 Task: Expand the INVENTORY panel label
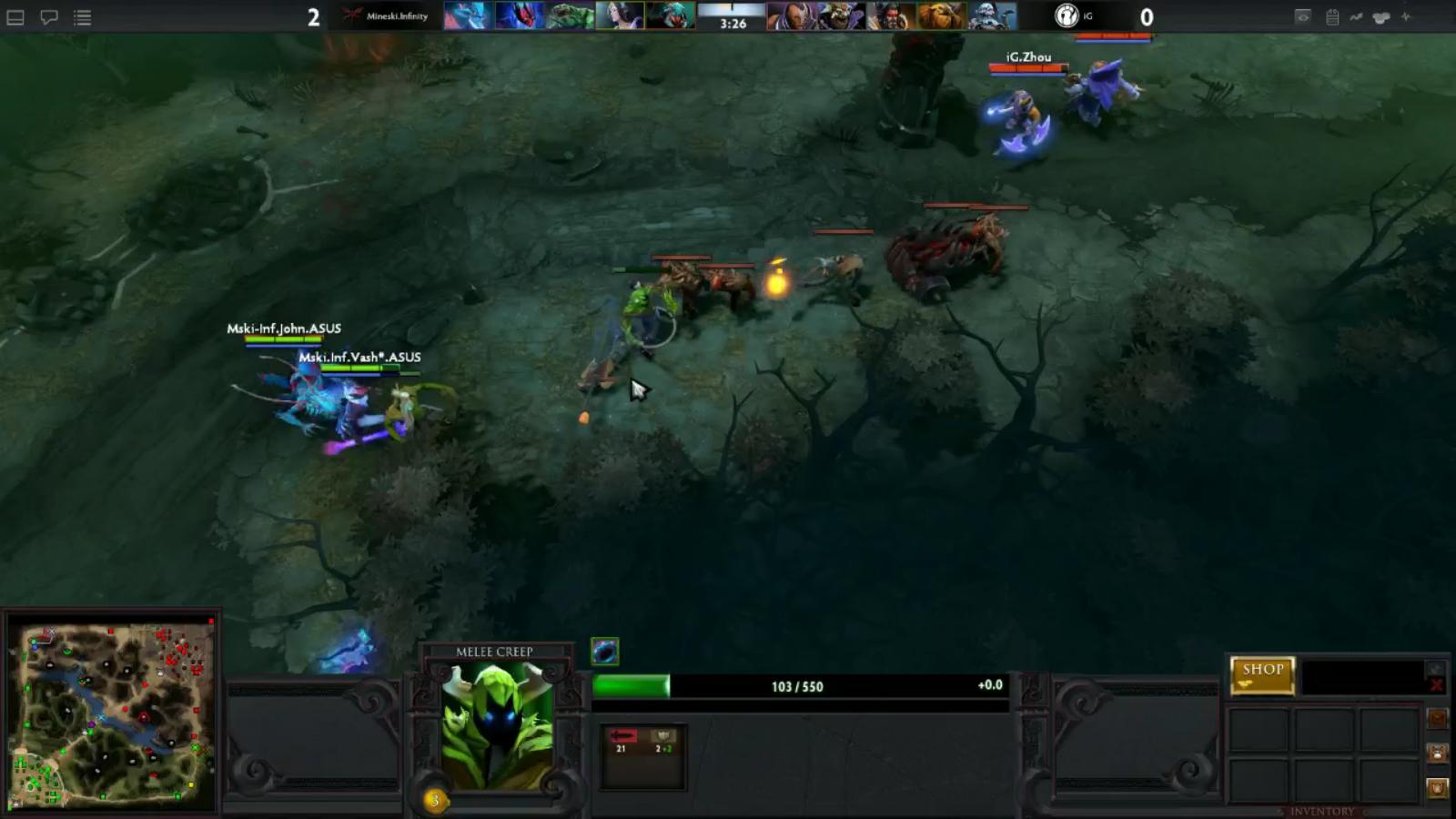[1321, 811]
